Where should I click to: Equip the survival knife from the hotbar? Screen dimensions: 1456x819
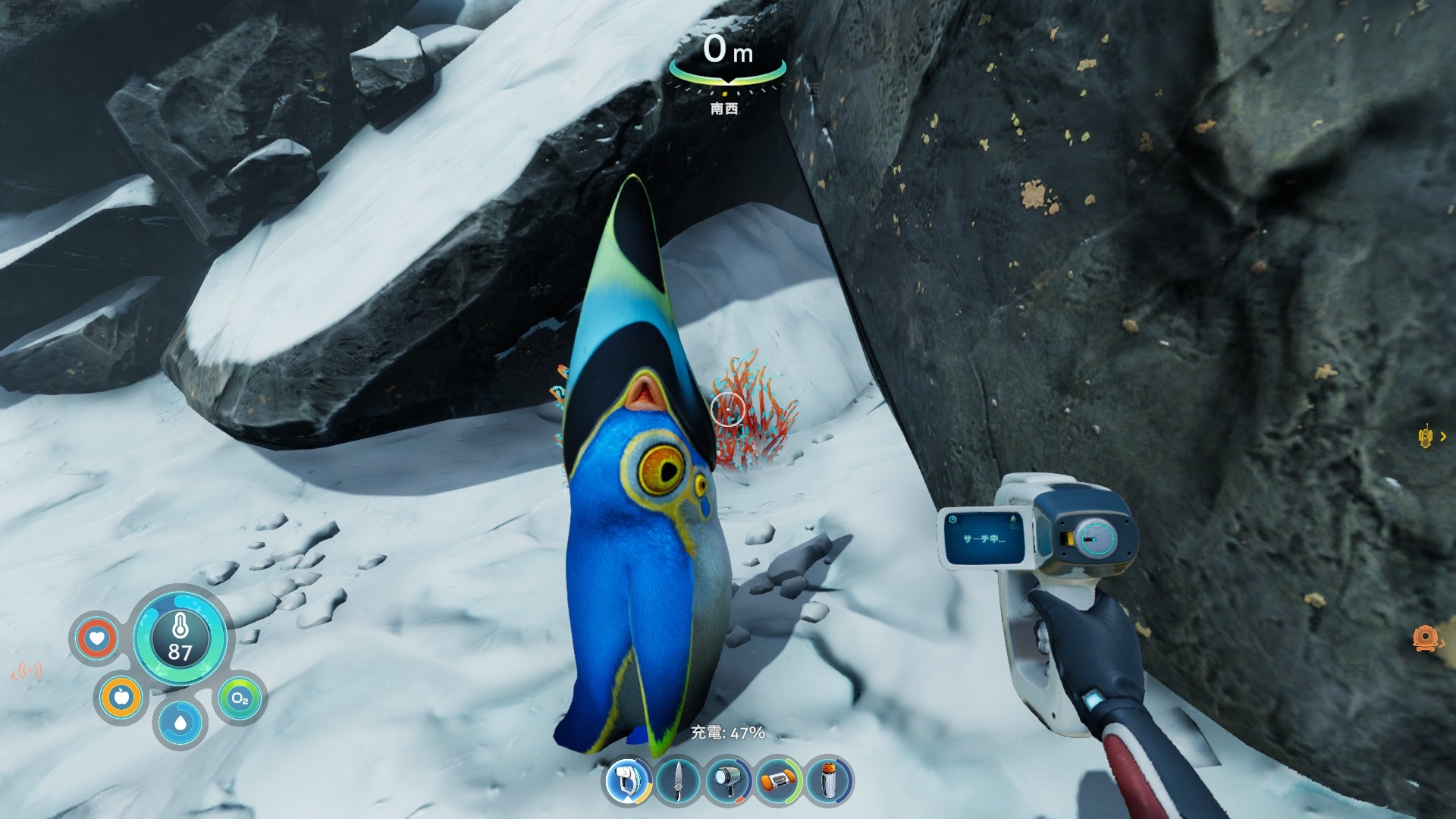pyautogui.click(x=677, y=781)
